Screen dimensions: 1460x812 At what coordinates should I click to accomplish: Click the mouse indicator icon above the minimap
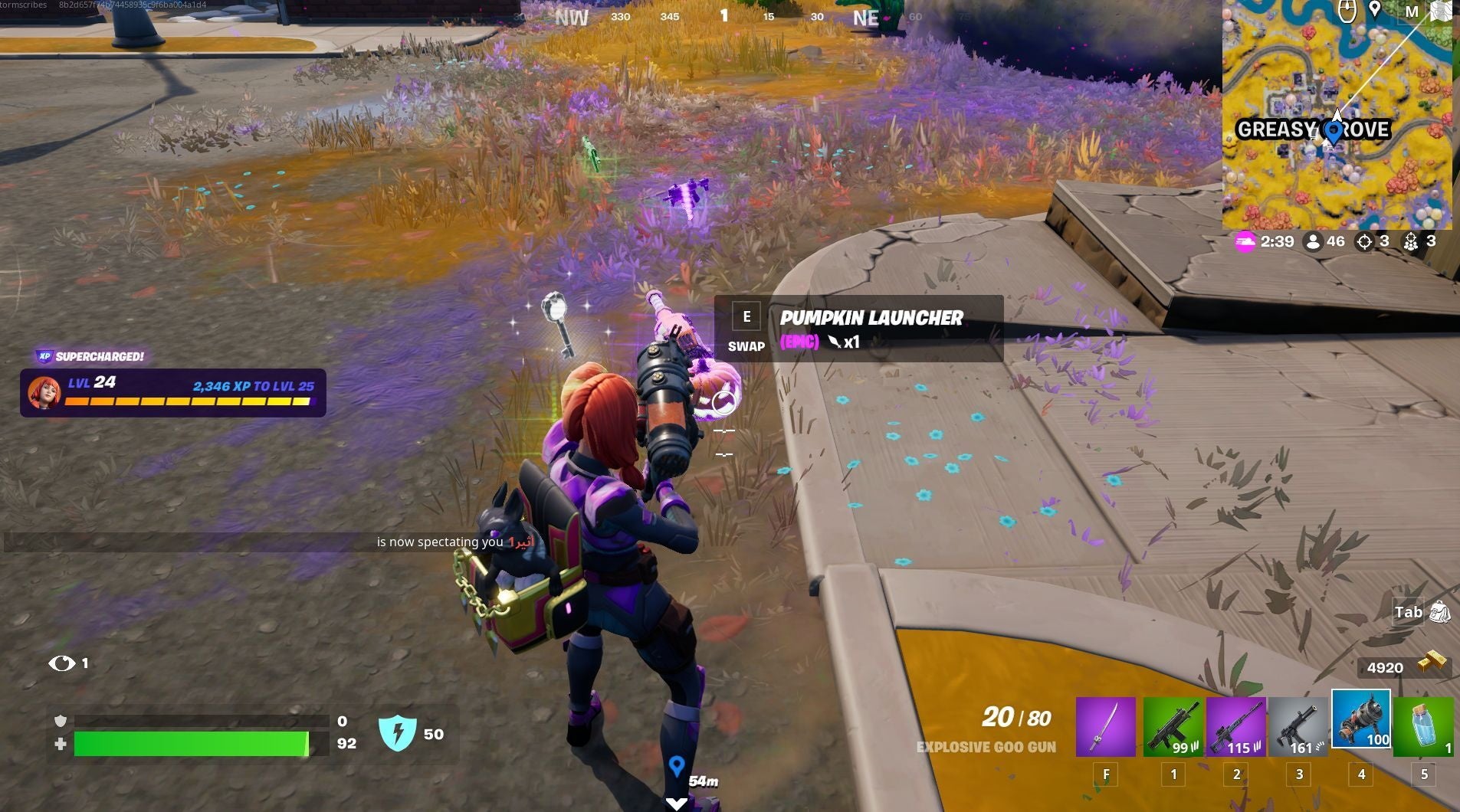click(x=1347, y=10)
